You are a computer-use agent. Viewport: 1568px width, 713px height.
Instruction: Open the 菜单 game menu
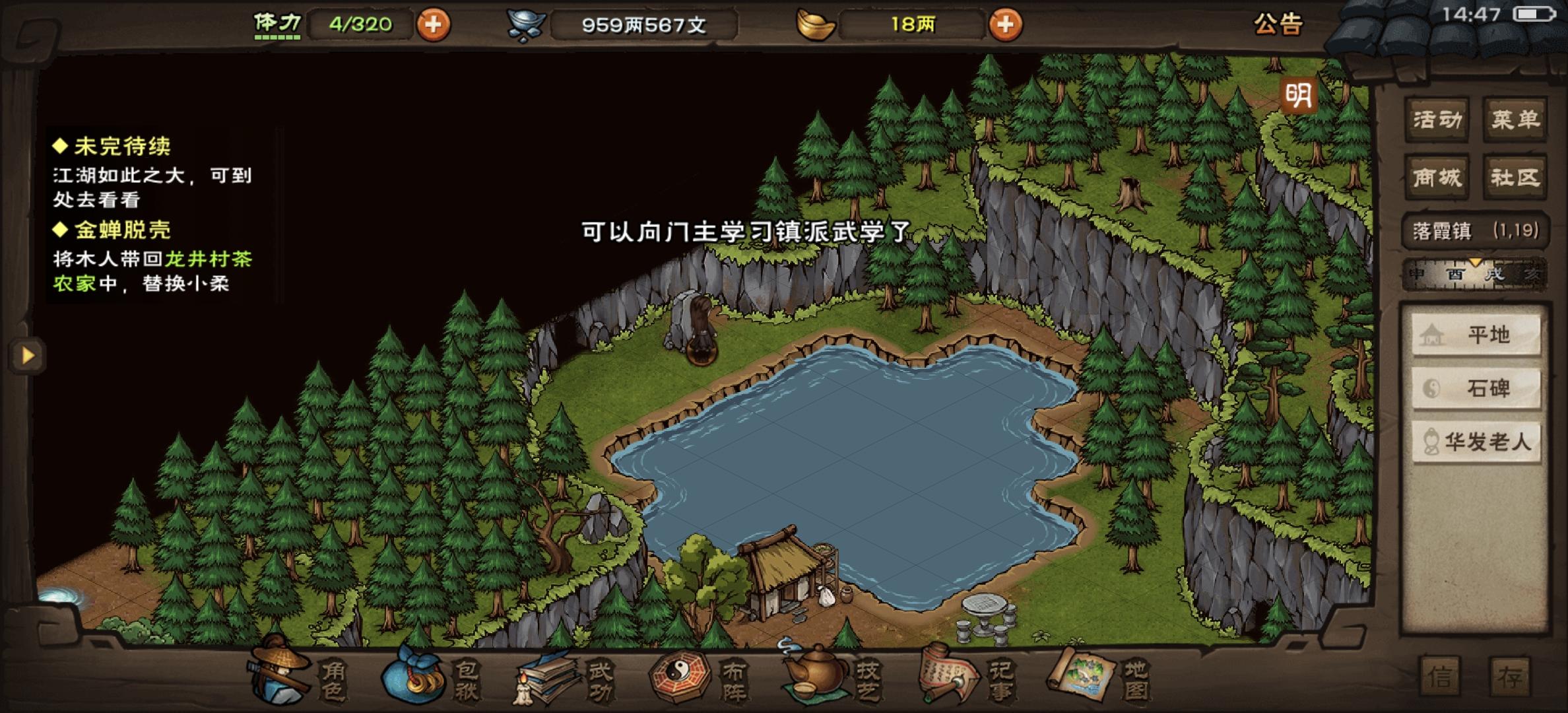[1515, 119]
